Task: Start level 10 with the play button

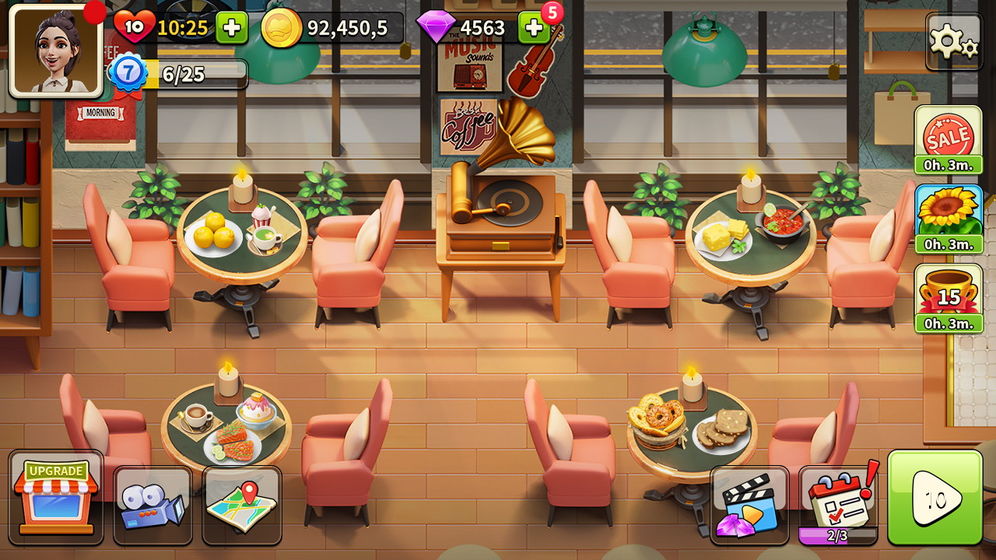Action: (935, 498)
